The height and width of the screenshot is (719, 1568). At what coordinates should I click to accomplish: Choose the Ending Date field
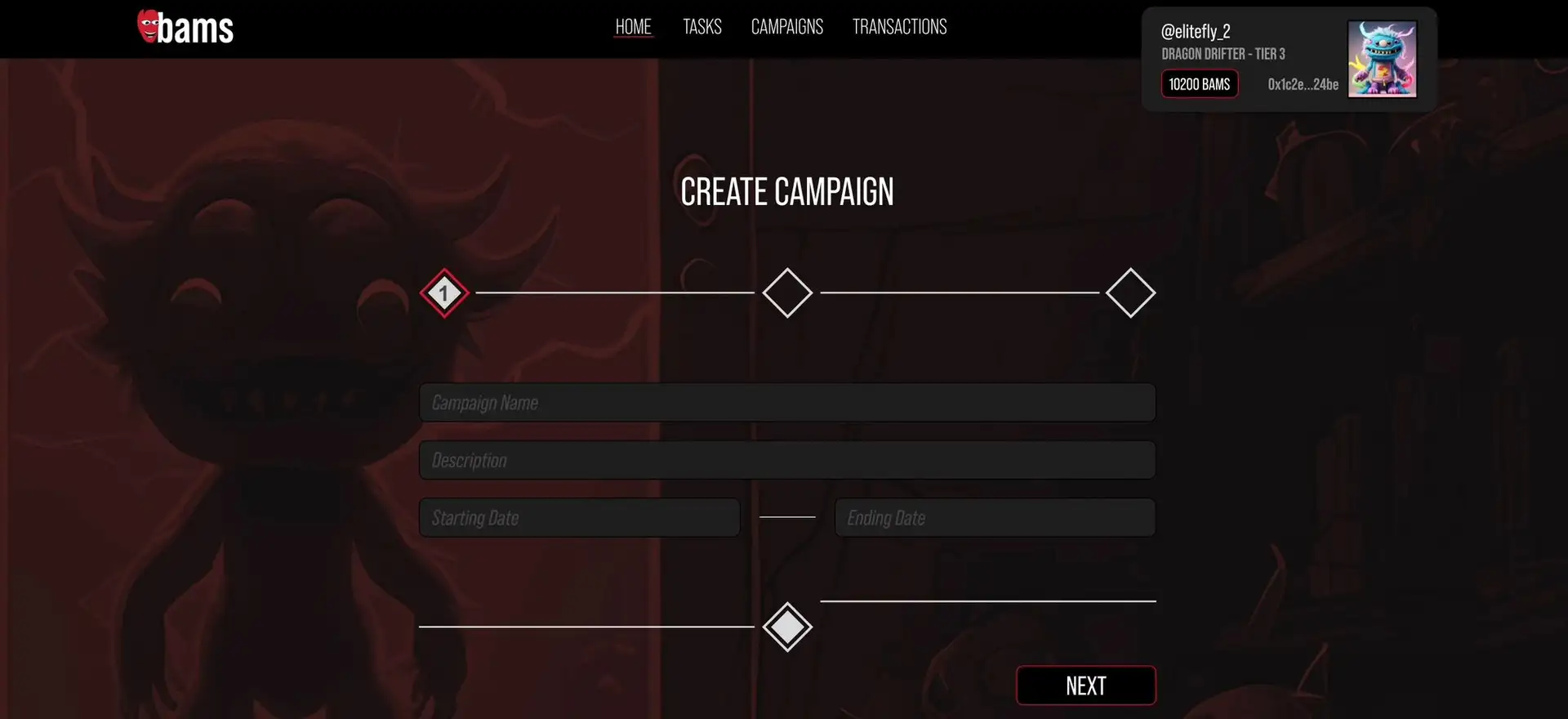coord(995,518)
